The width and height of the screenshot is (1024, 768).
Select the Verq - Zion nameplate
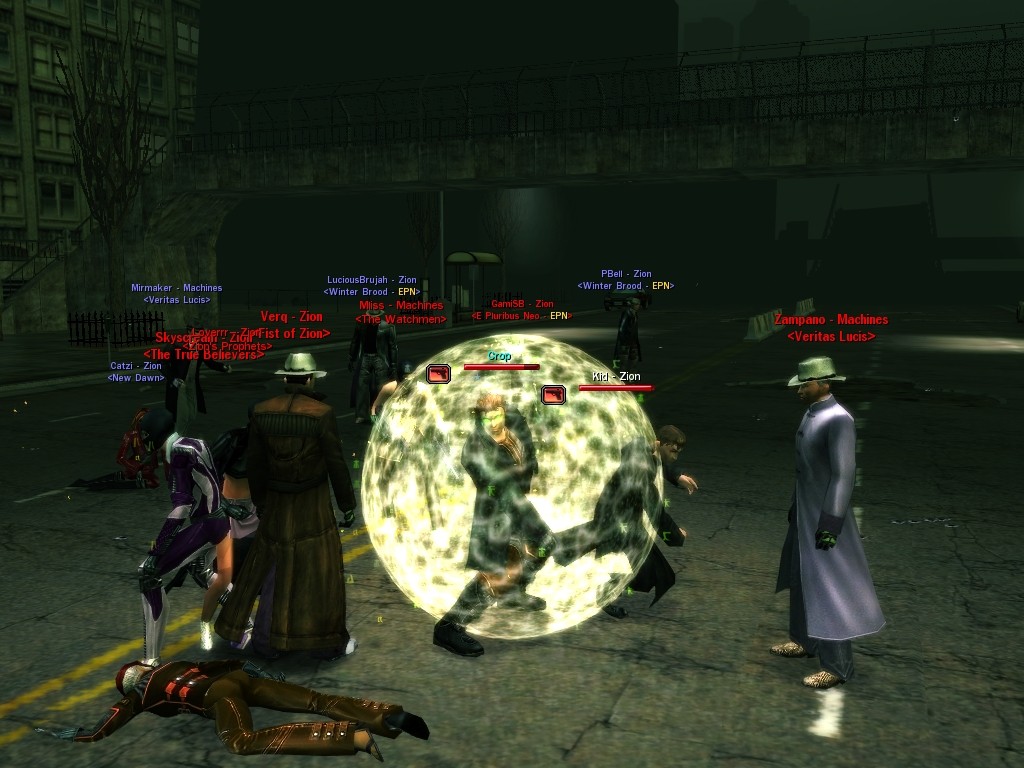point(291,317)
